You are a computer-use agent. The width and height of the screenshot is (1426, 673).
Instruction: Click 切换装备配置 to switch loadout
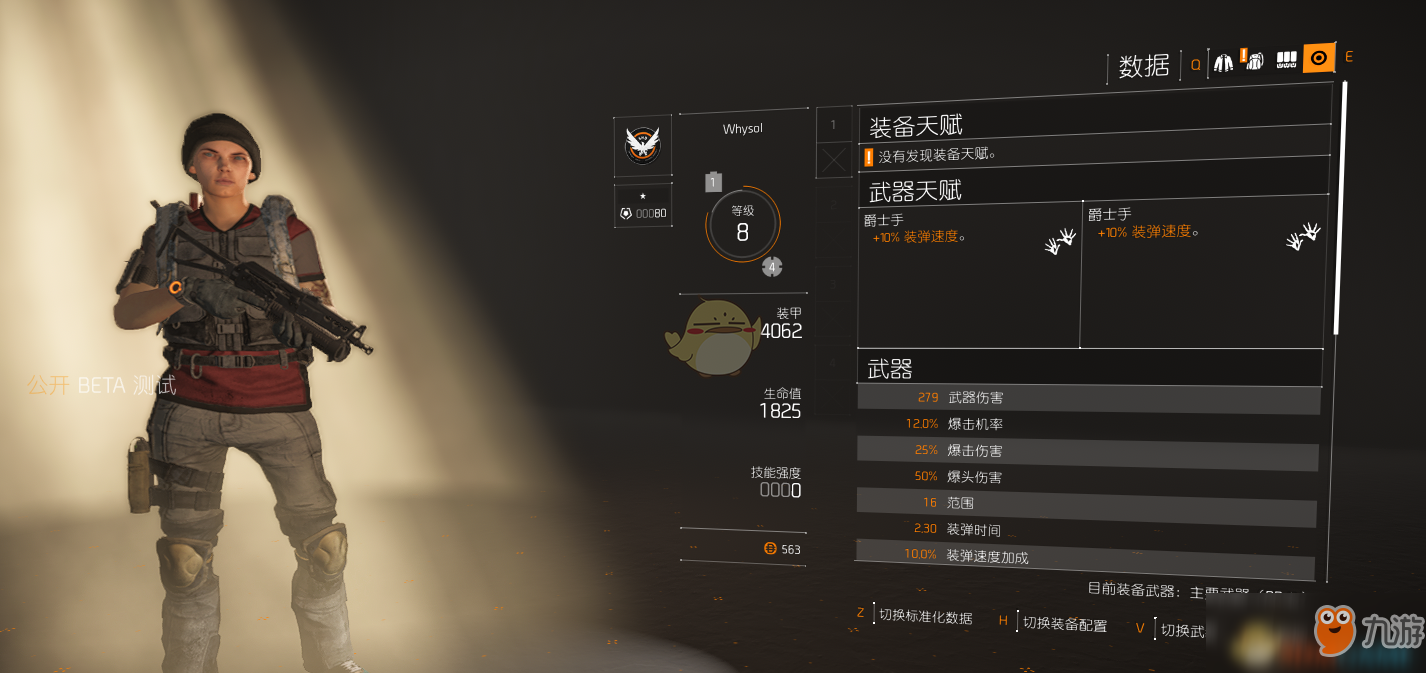(x=1064, y=625)
